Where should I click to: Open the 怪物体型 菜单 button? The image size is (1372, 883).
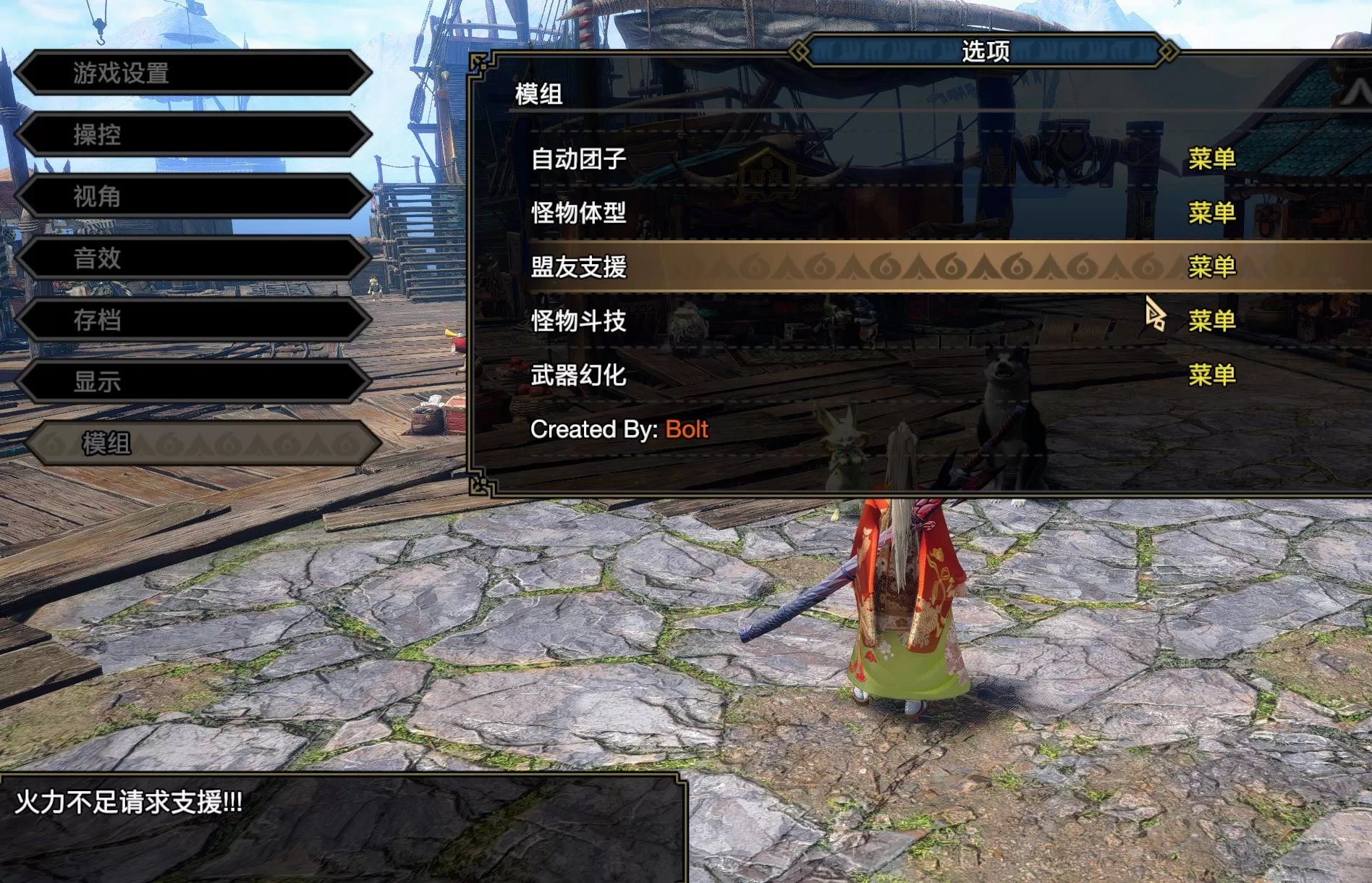1211,214
